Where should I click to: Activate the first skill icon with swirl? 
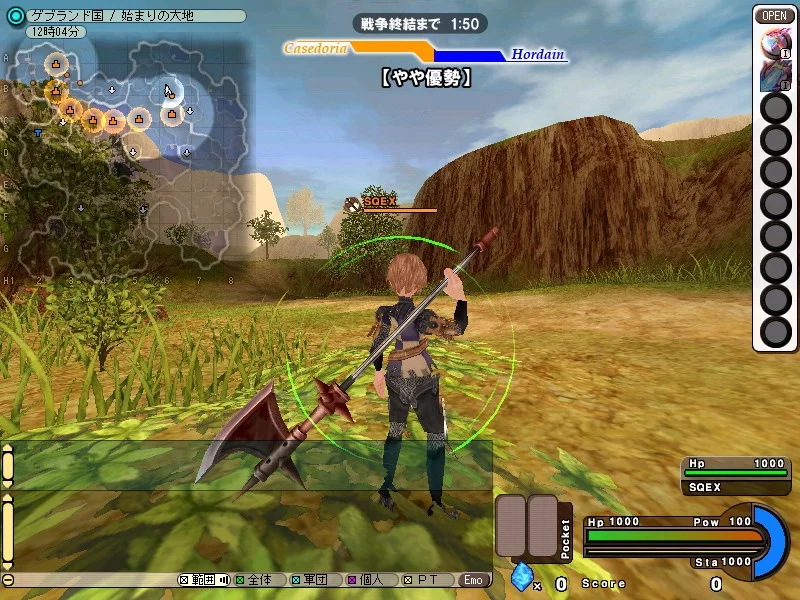[x=776, y=43]
